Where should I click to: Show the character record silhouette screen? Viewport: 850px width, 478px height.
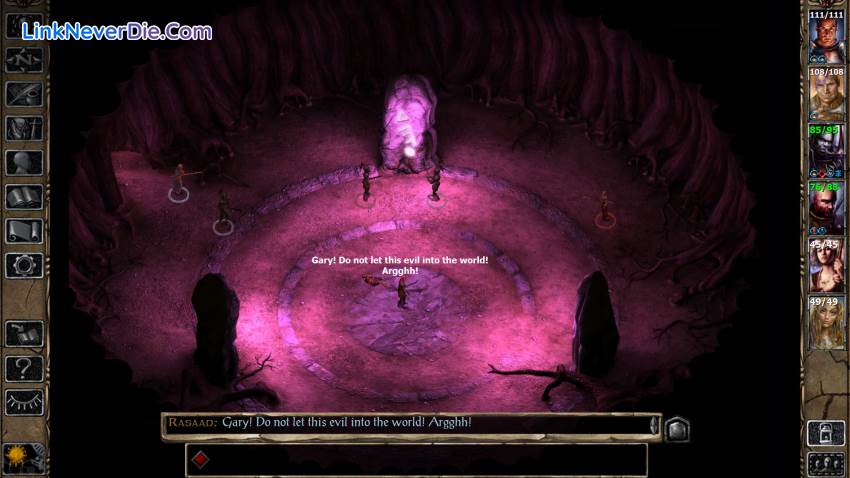[x=24, y=162]
